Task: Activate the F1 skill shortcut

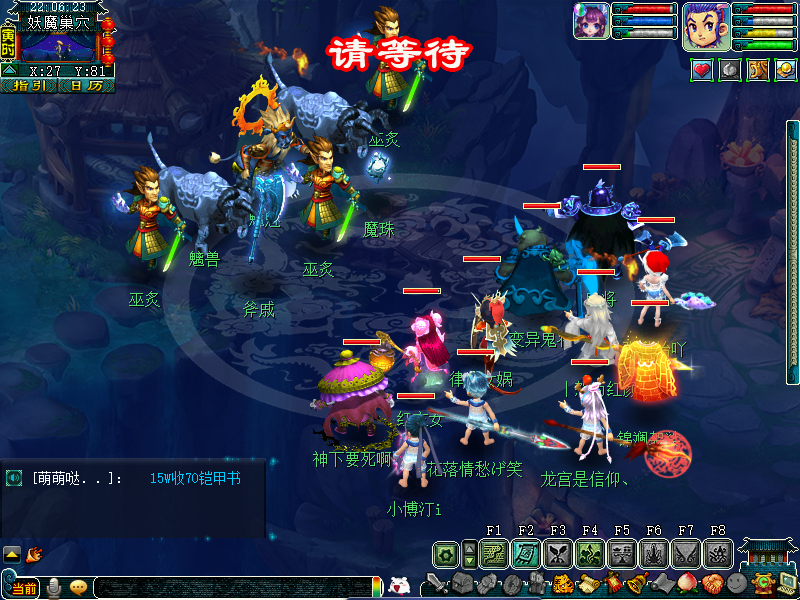Action: [x=494, y=553]
